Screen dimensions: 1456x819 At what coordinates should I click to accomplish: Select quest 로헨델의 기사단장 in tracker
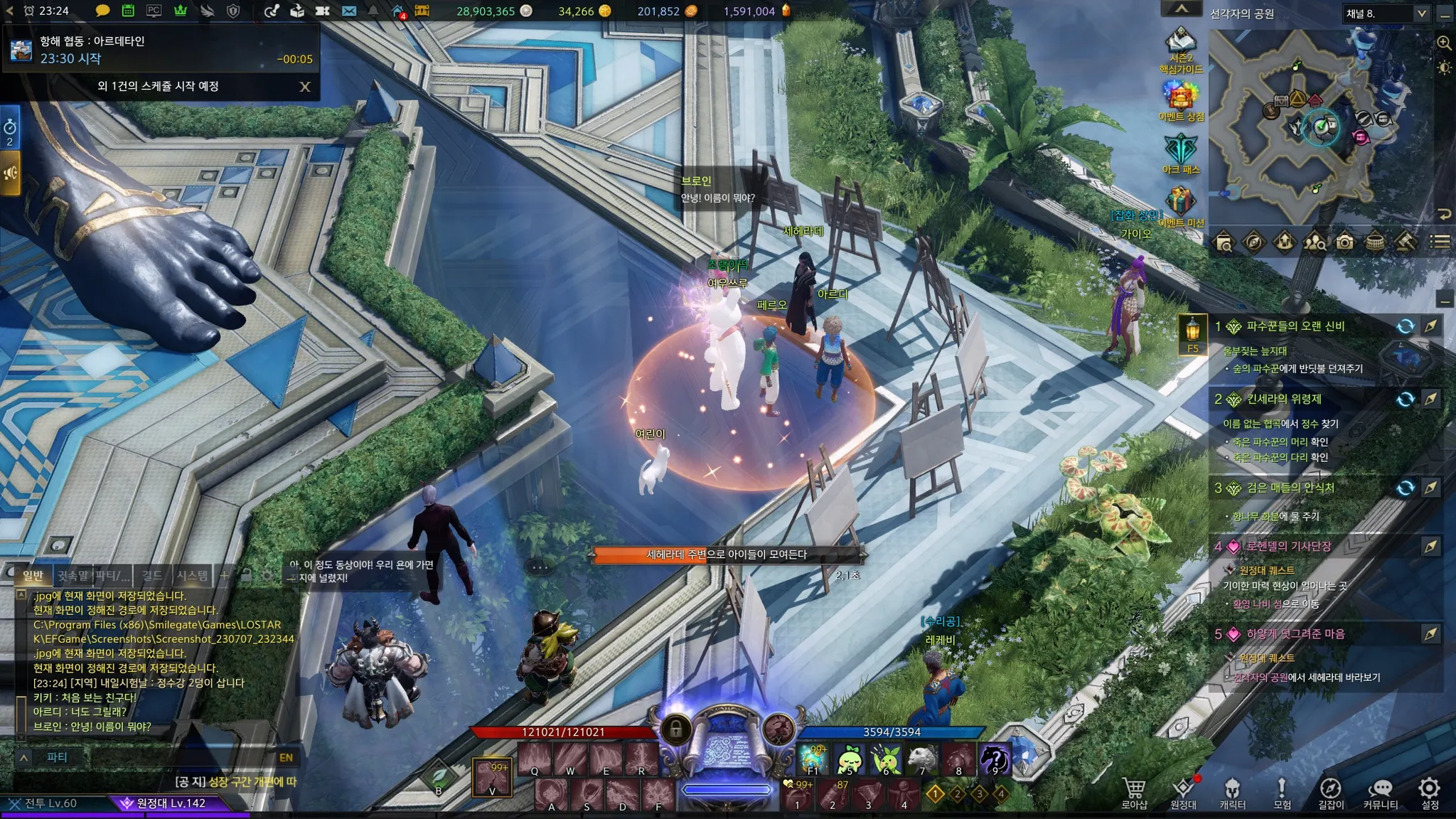[x=1288, y=546]
